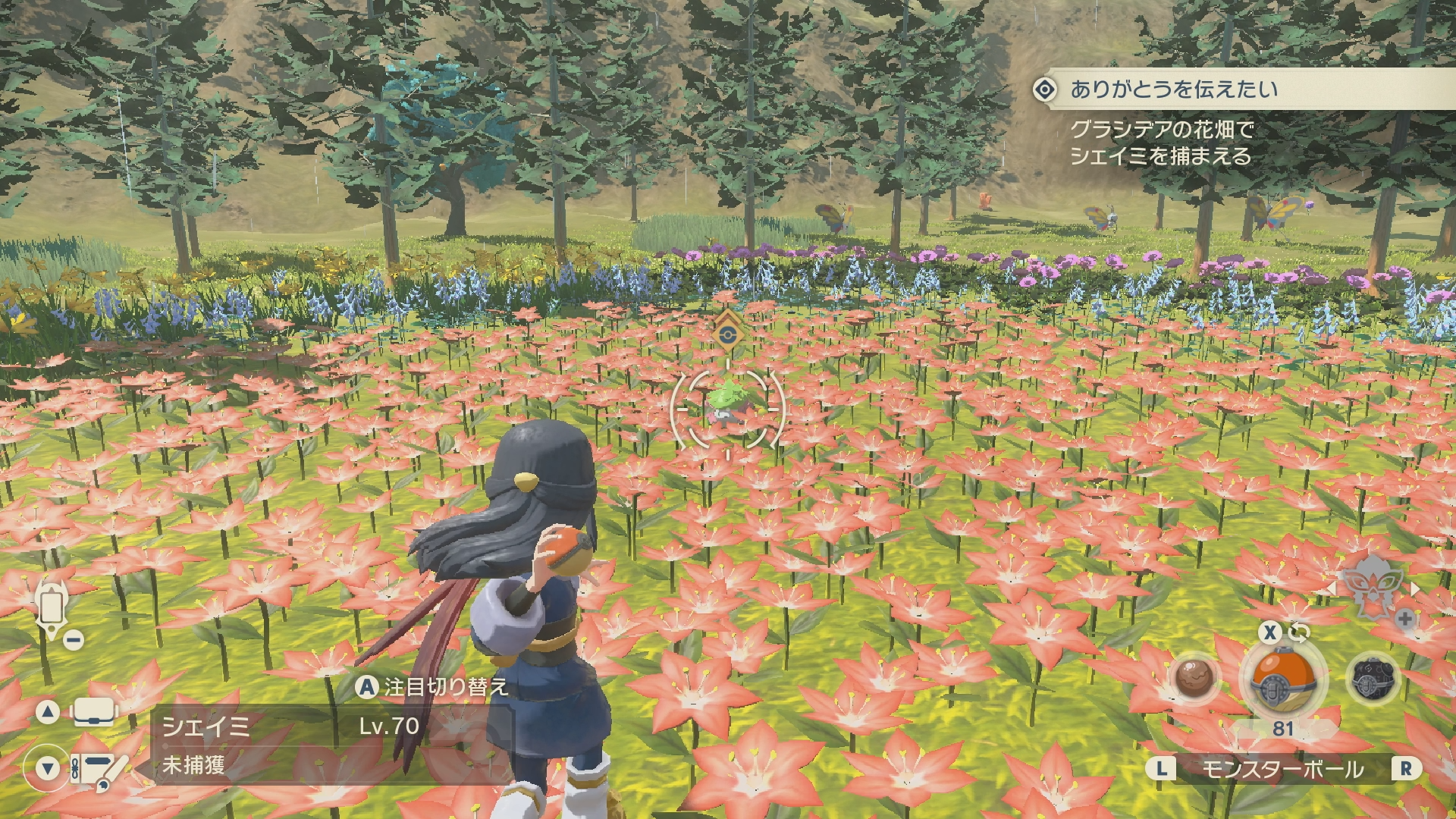Viewport: 1456px width, 819px height.
Task: Choose the brown mud ball item slot
Action: 1196,678
